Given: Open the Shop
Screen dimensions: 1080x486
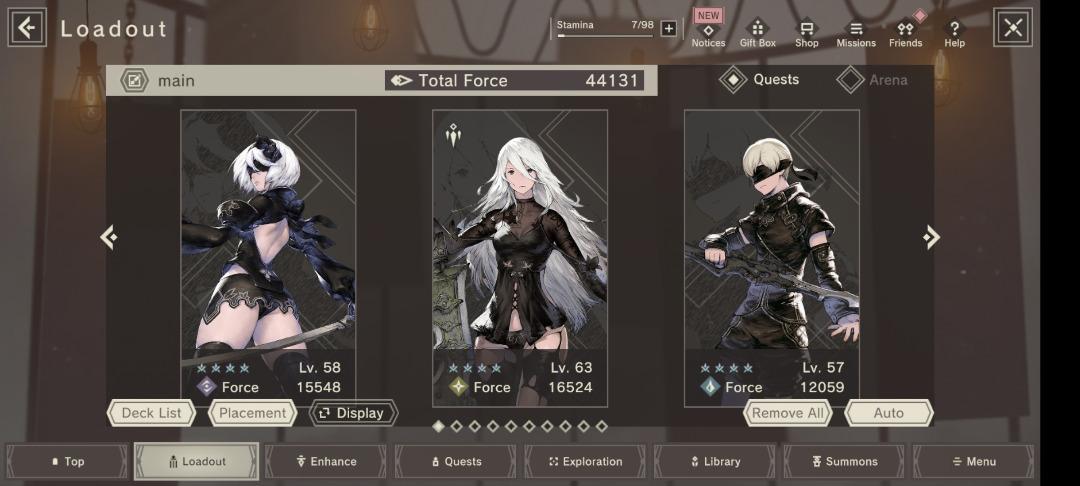Looking at the screenshot, I should [x=806, y=34].
